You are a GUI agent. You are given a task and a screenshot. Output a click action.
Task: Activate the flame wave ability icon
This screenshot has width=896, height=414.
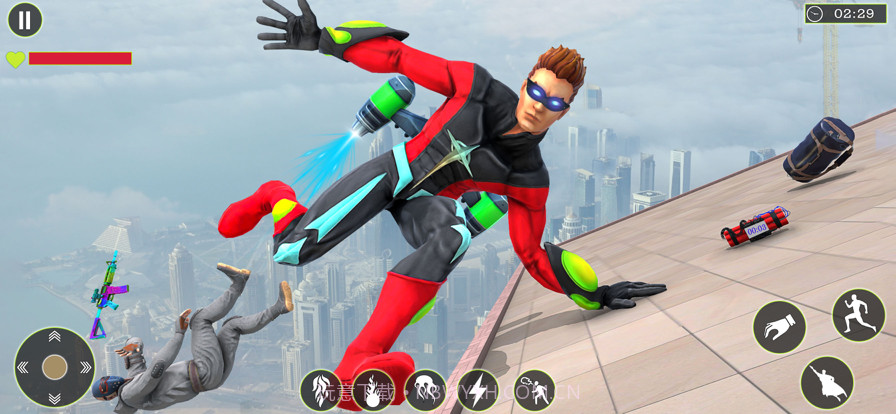tap(321, 390)
